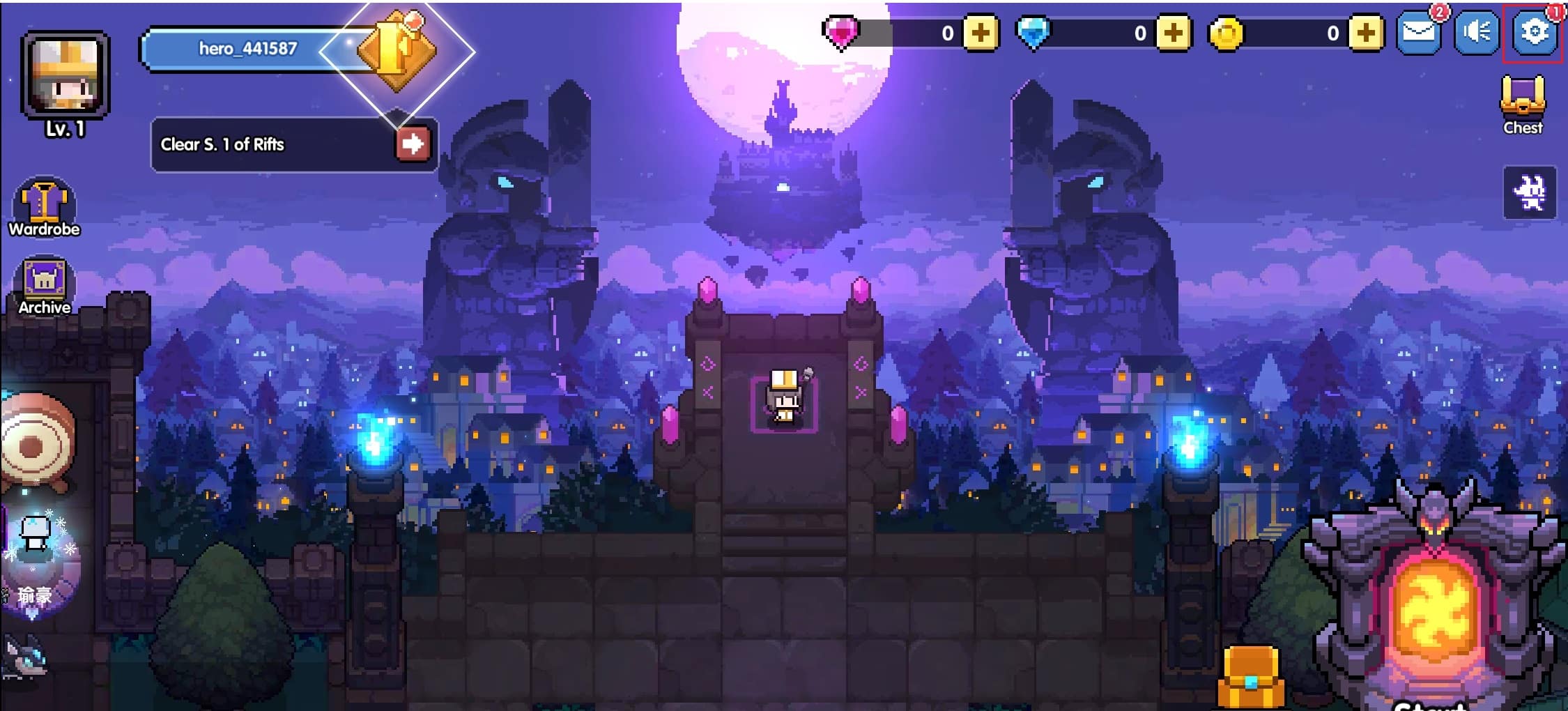Image resolution: width=1568 pixels, height=711 pixels.
Task: Select the wolf pet icon
Action: point(24,659)
